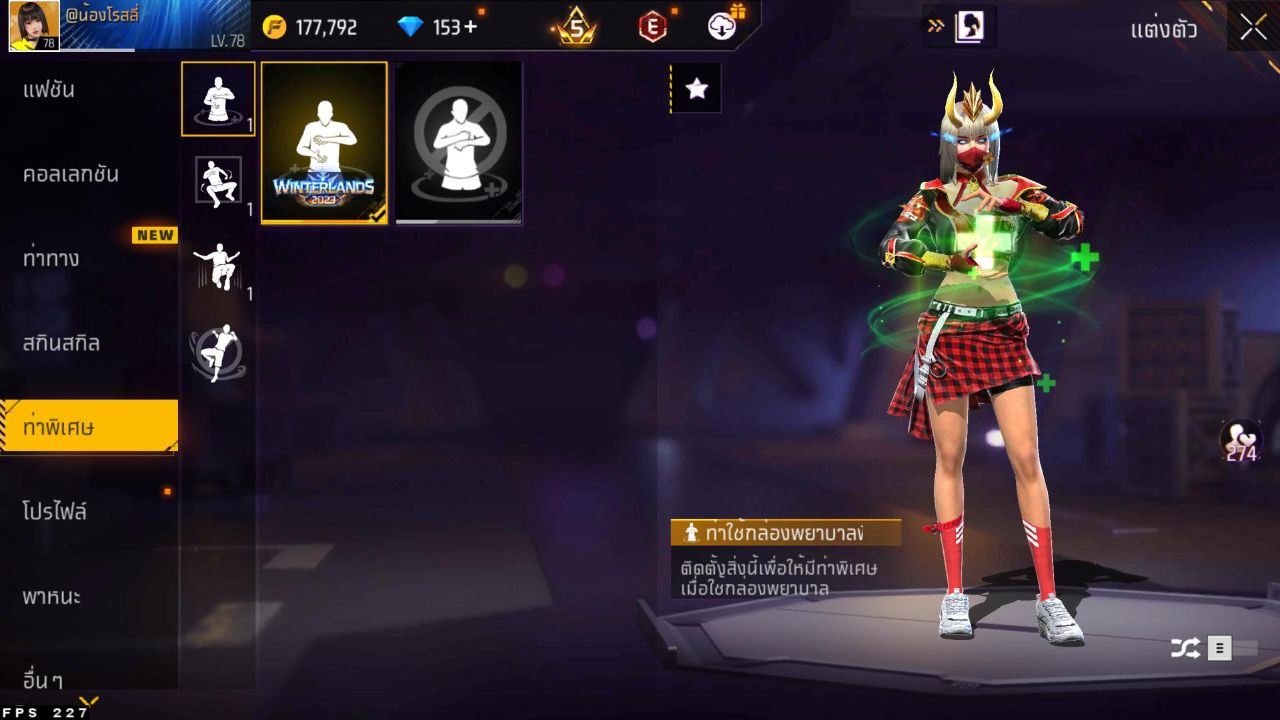
Task: Click the plus button to buy diamonds
Action: (470, 27)
